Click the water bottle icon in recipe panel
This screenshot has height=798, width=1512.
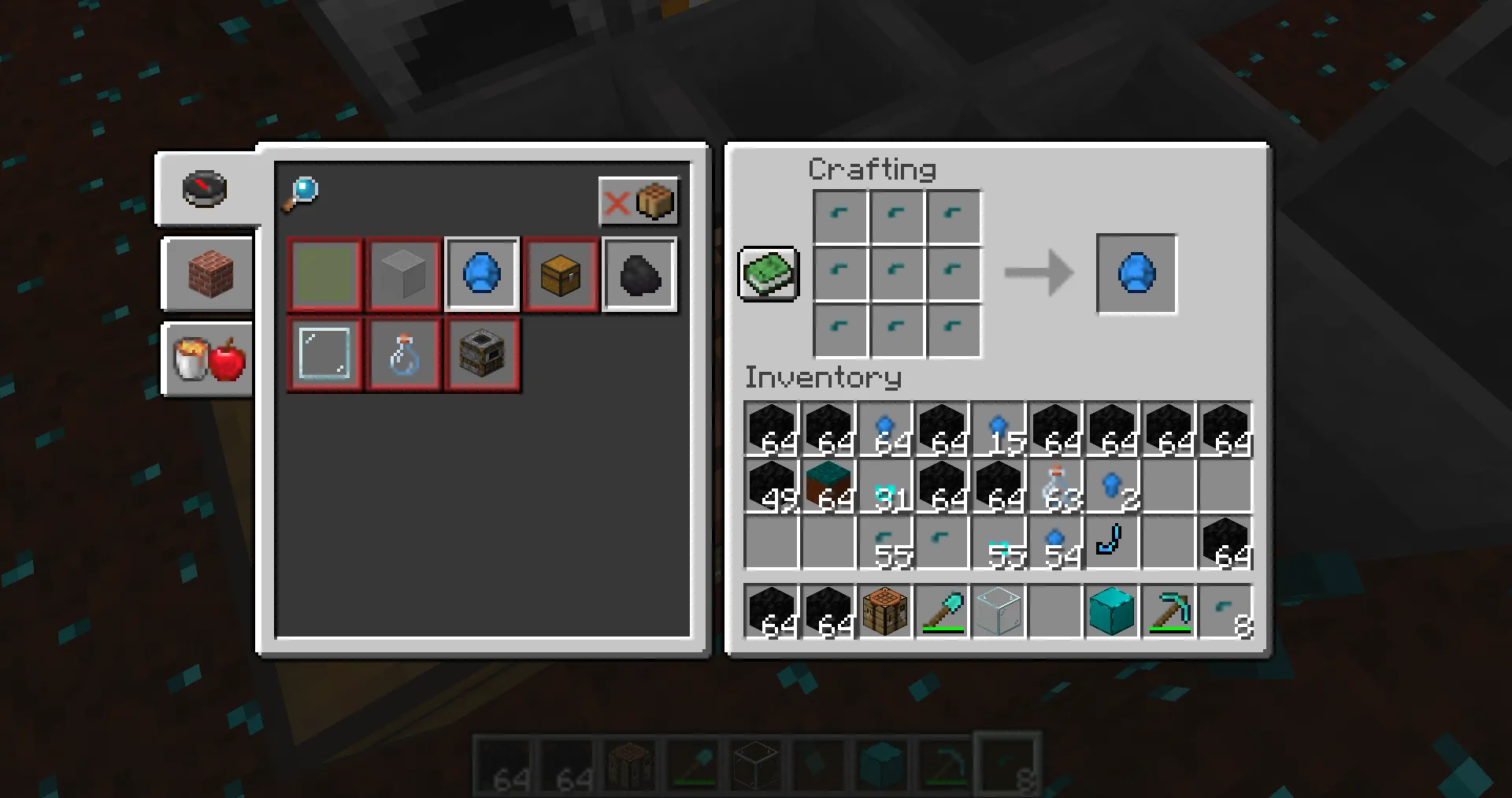pyautogui.click(x=403, y=354)
